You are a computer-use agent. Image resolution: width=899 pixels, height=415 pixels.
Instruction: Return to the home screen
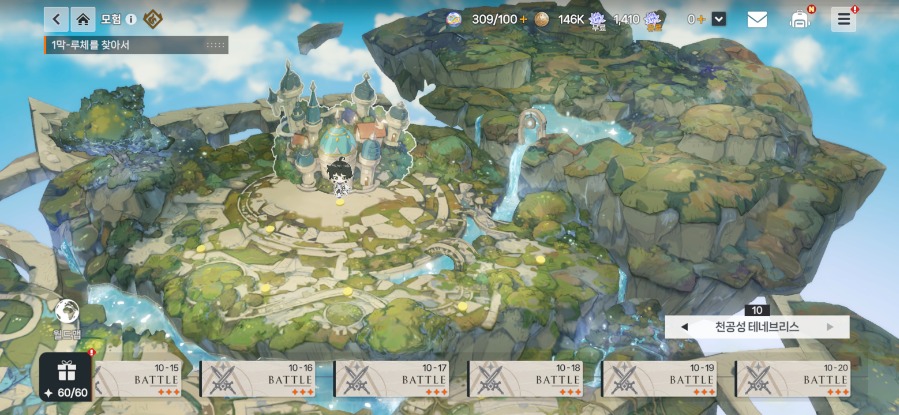(x=84, y=19)
